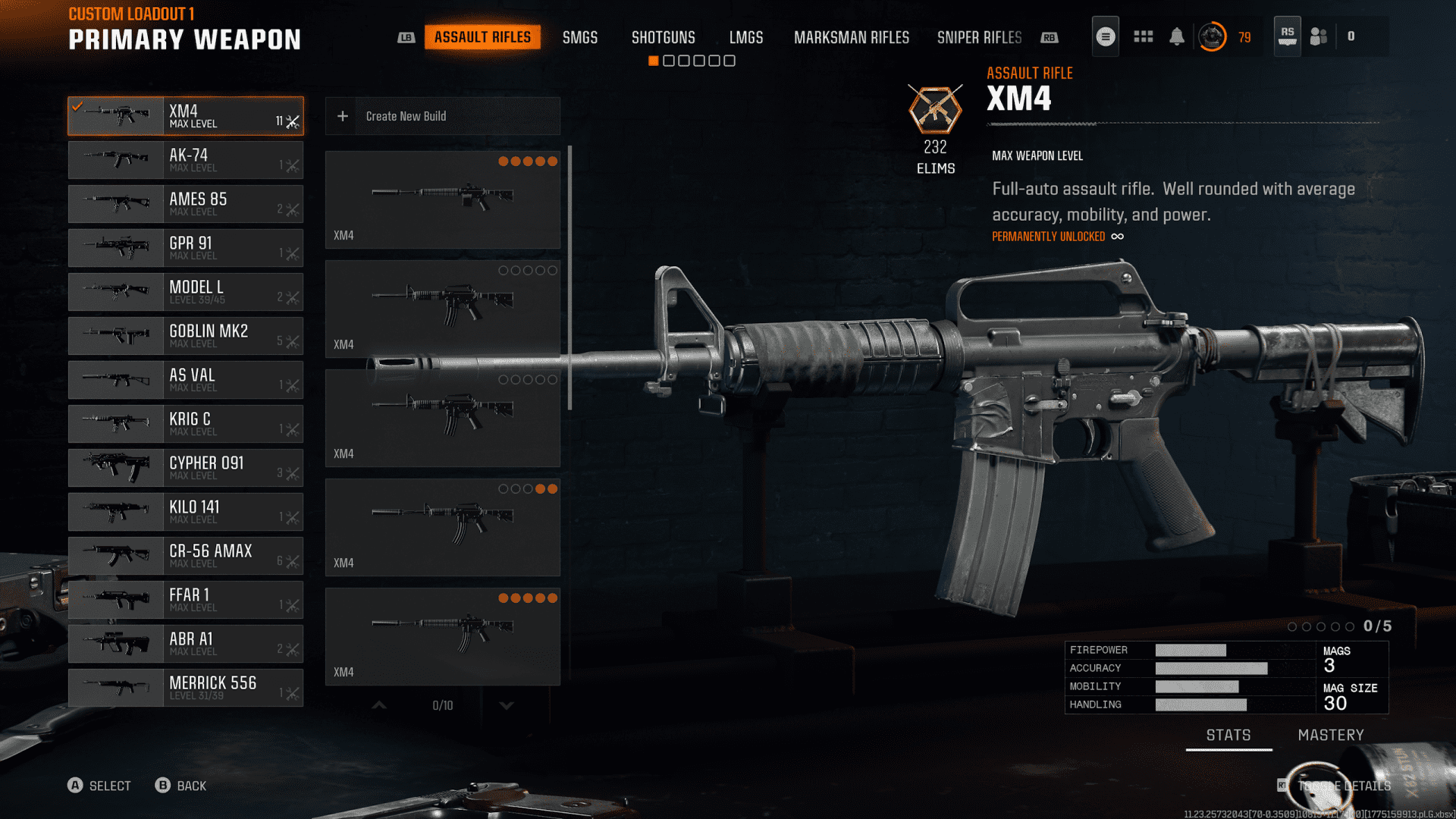Create a new XM4 build
Image resolution: width=1456 pixels, height=819 pixels.
pos(443,116)
